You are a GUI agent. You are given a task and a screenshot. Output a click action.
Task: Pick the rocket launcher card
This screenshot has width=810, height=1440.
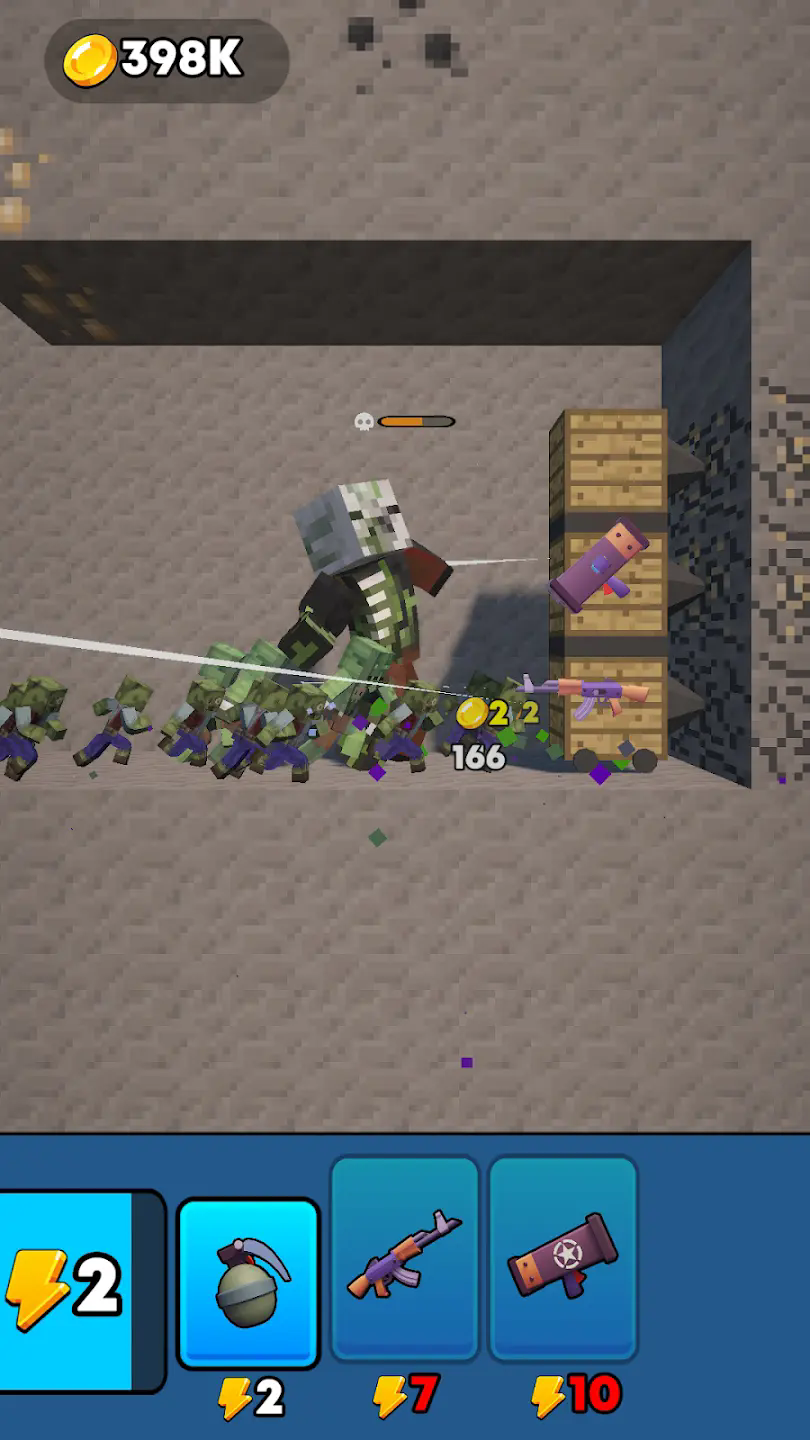pos(563,1258)
